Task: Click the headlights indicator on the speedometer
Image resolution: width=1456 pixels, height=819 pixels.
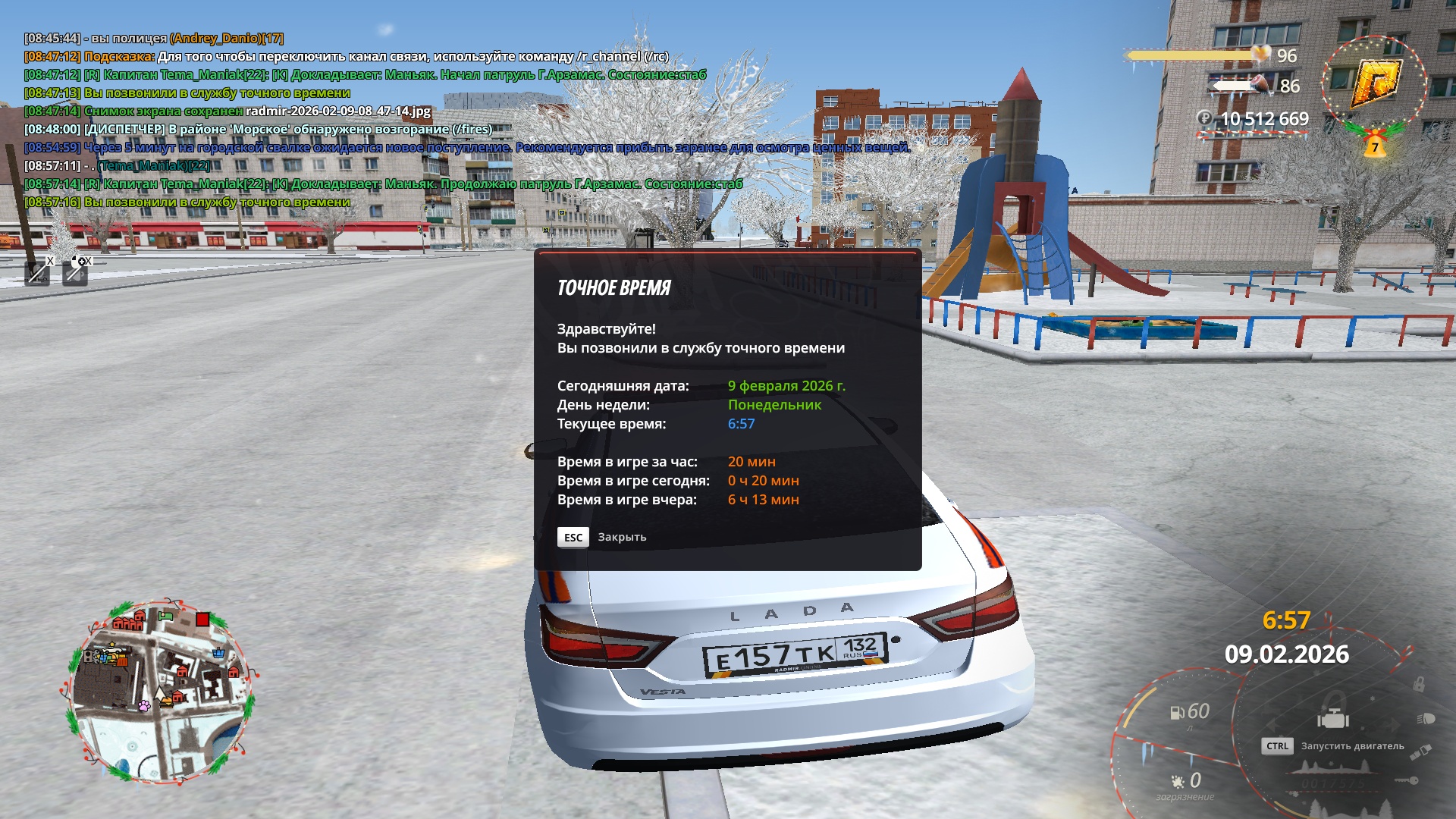Action: point(1425,718)
